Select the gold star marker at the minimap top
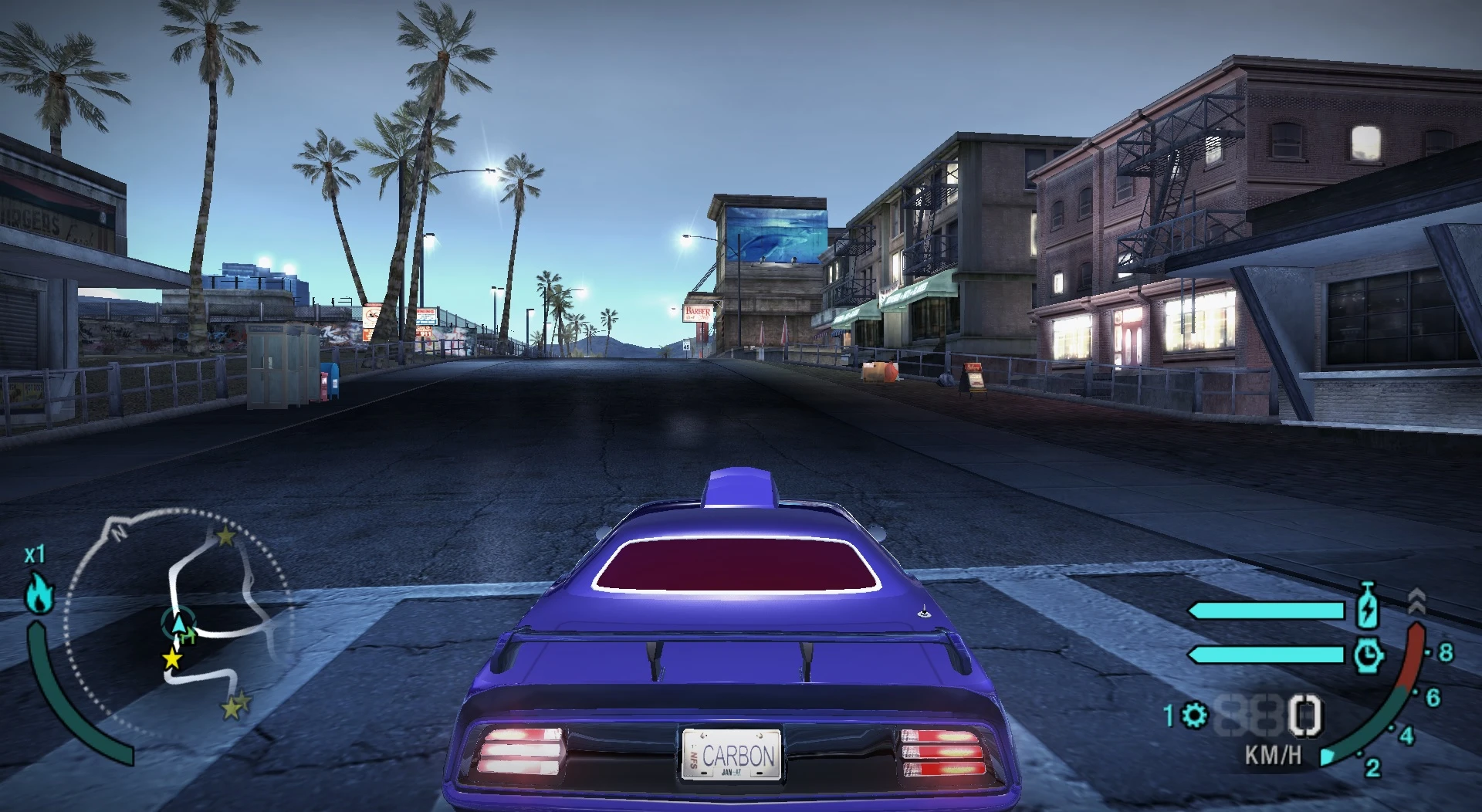Screen dimensions: 1482x812 225,535
